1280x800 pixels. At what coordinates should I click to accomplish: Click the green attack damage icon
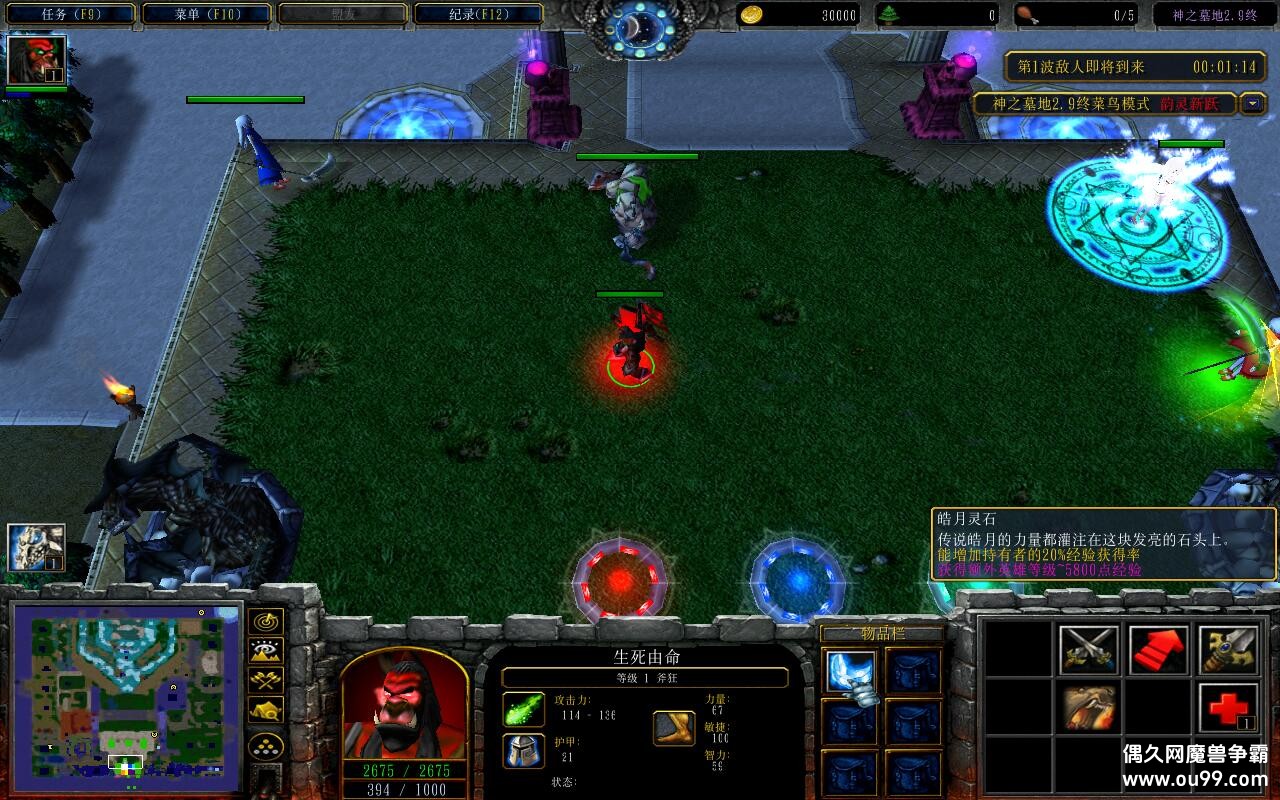coord(523,709)
